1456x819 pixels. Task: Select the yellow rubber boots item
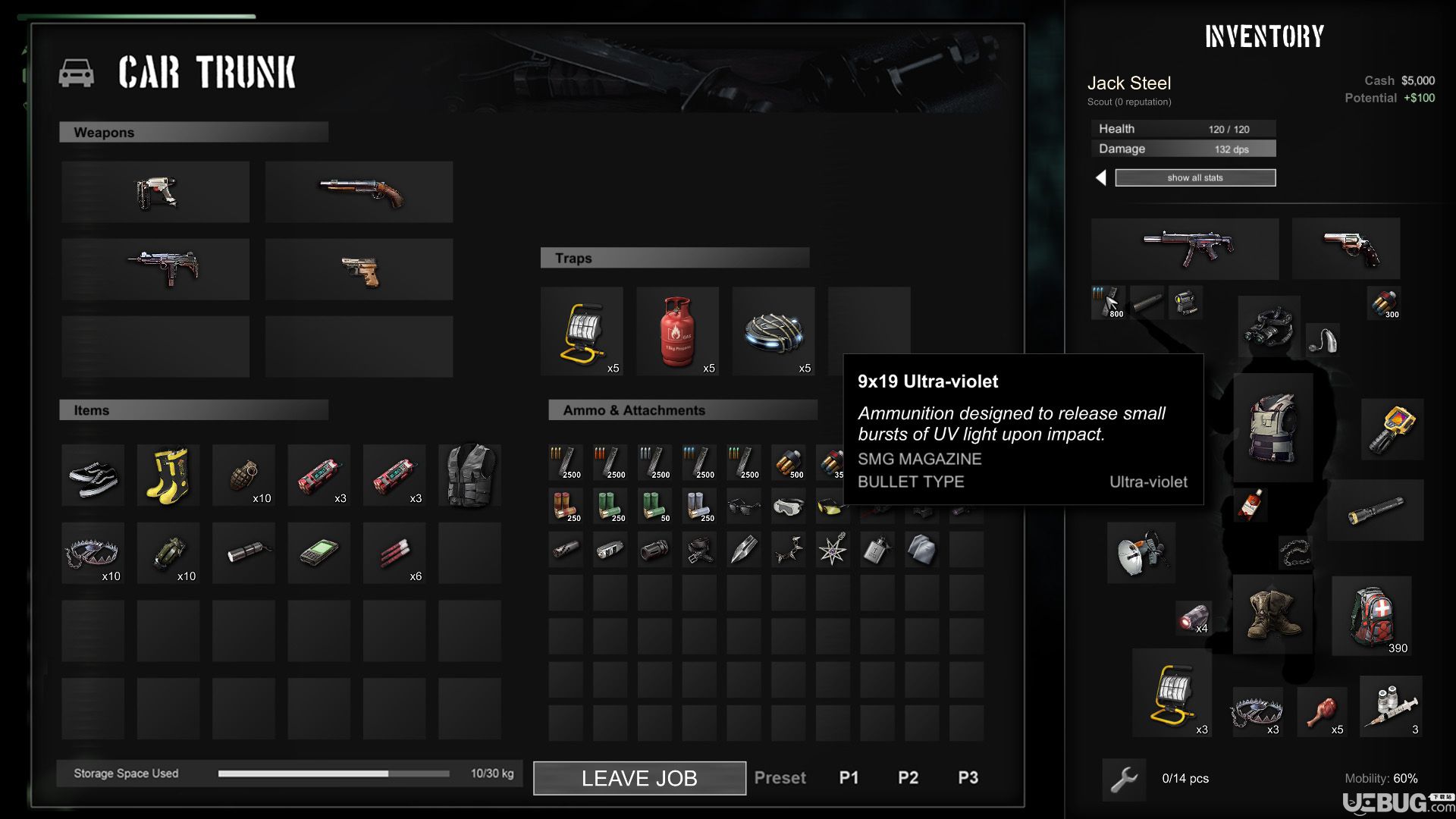168,475
